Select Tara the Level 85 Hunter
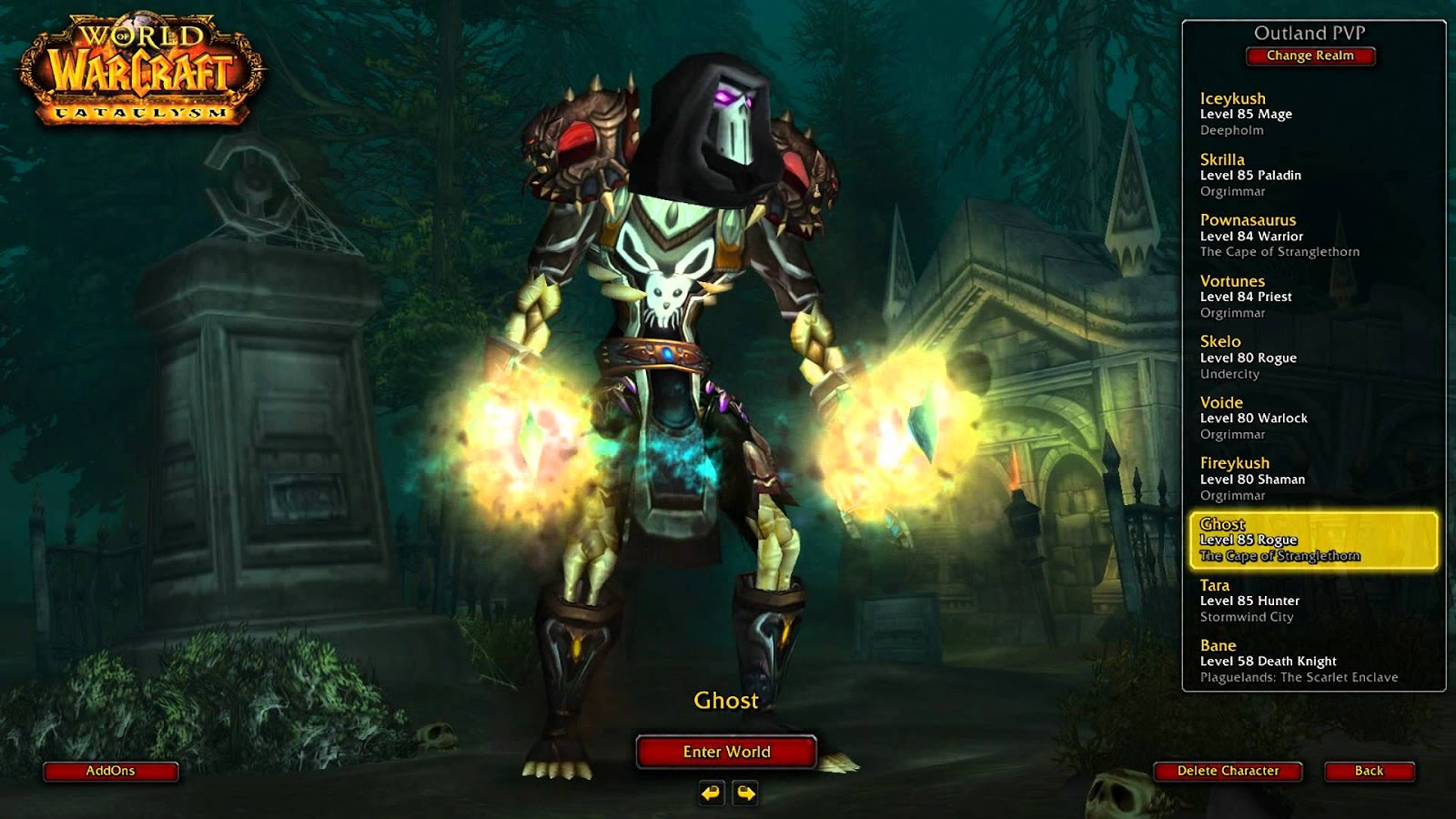The height and width of the screenshot is (819, 1456). [x=1274, y=601]
